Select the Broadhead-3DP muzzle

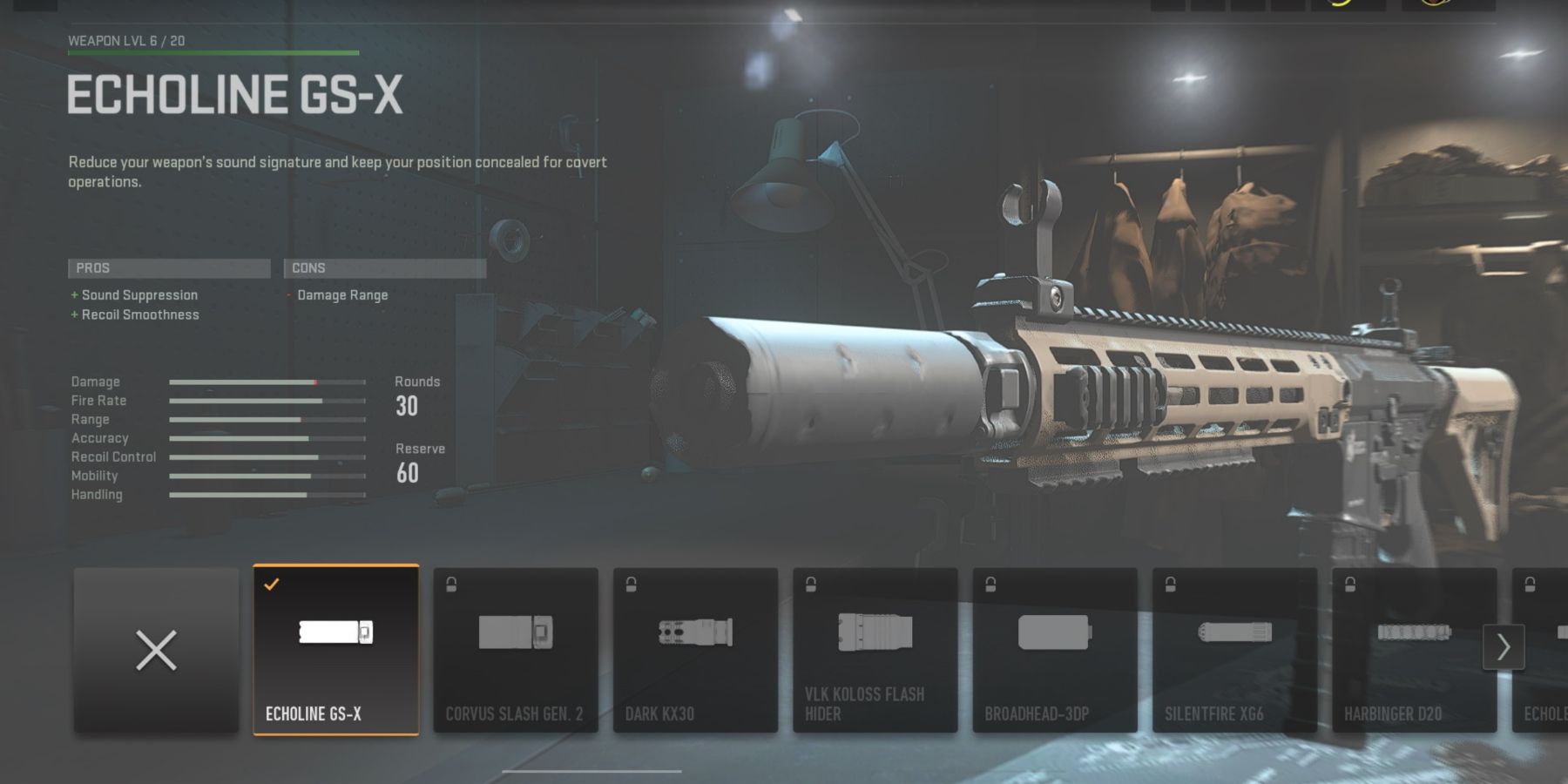tap(1056, 645)
